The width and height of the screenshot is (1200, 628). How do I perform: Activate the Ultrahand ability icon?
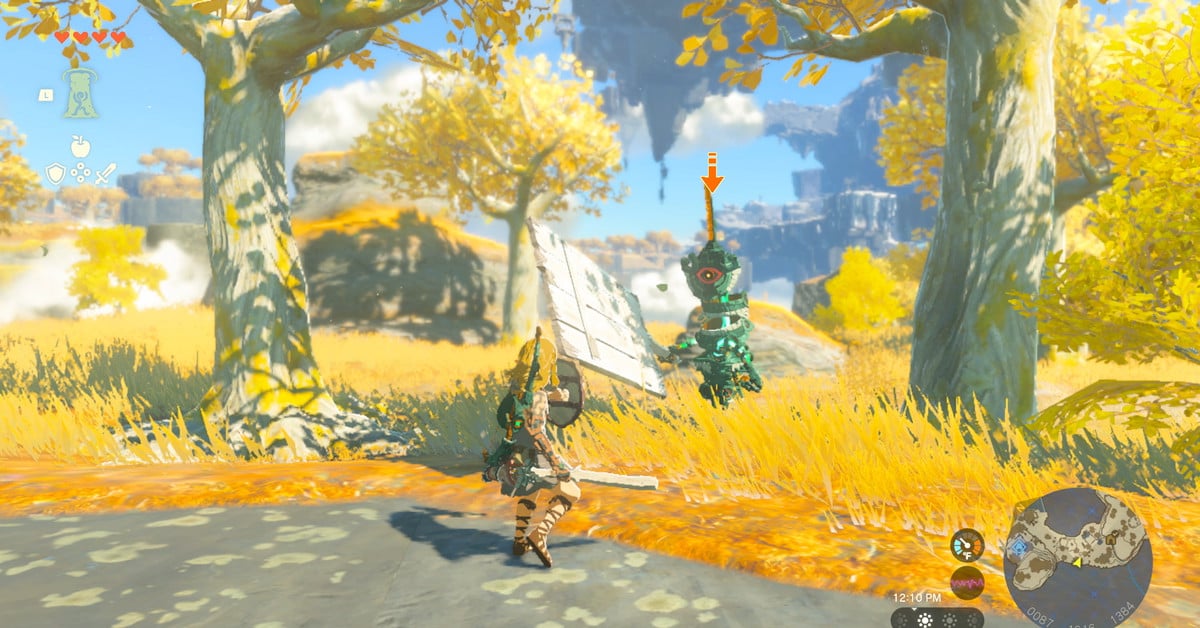click(x=80, y=93)
